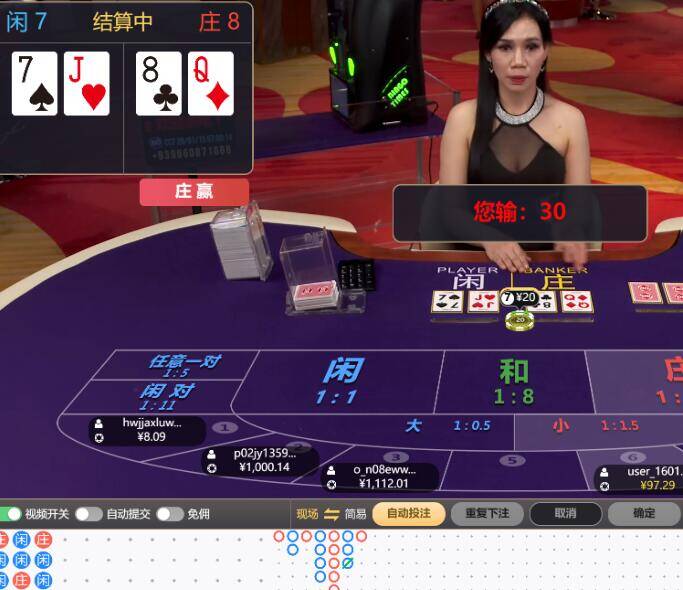Screen dimensions: 683x590
Task: Cancel the bet with 取消
Action: click(566, 514)
